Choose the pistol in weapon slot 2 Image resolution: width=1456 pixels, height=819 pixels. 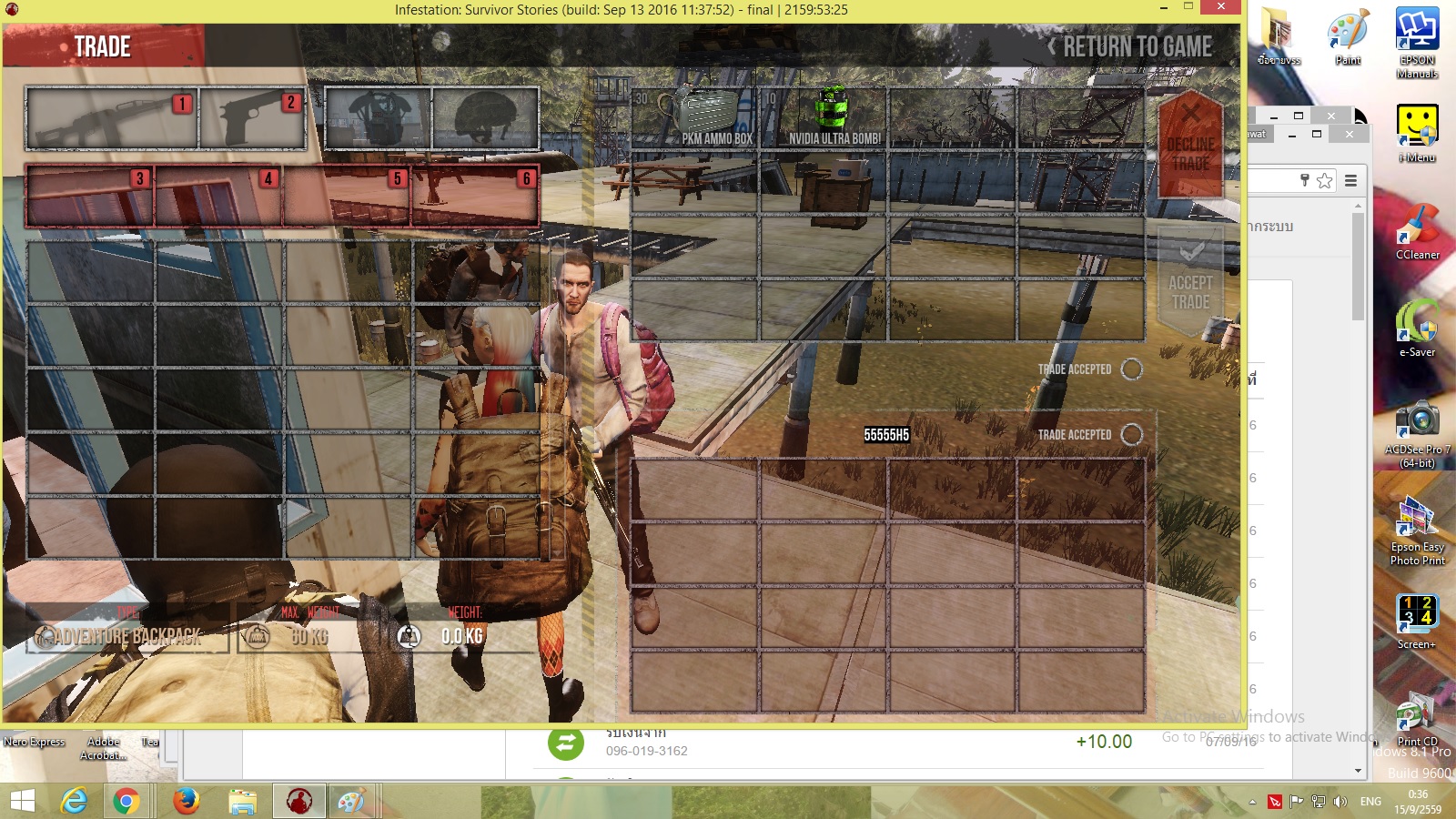point(253,118)
